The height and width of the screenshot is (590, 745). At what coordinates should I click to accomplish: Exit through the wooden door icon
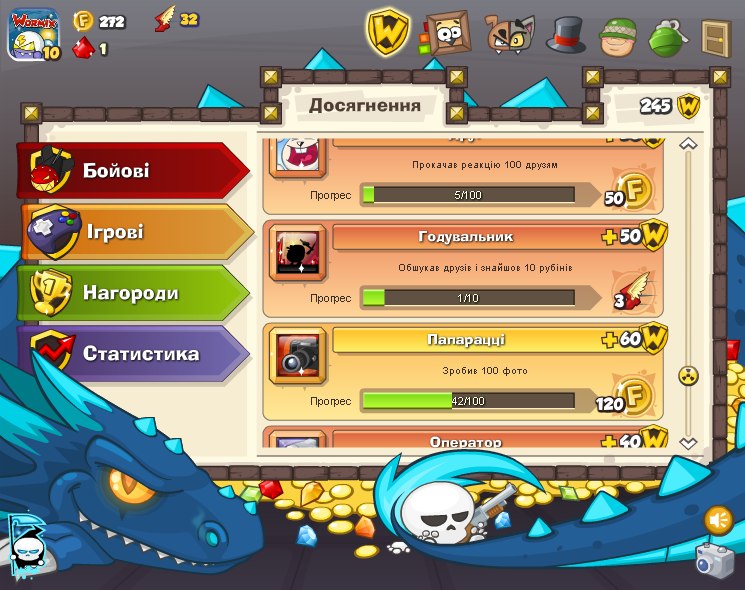pyautogui.click(x=716, y=37)
